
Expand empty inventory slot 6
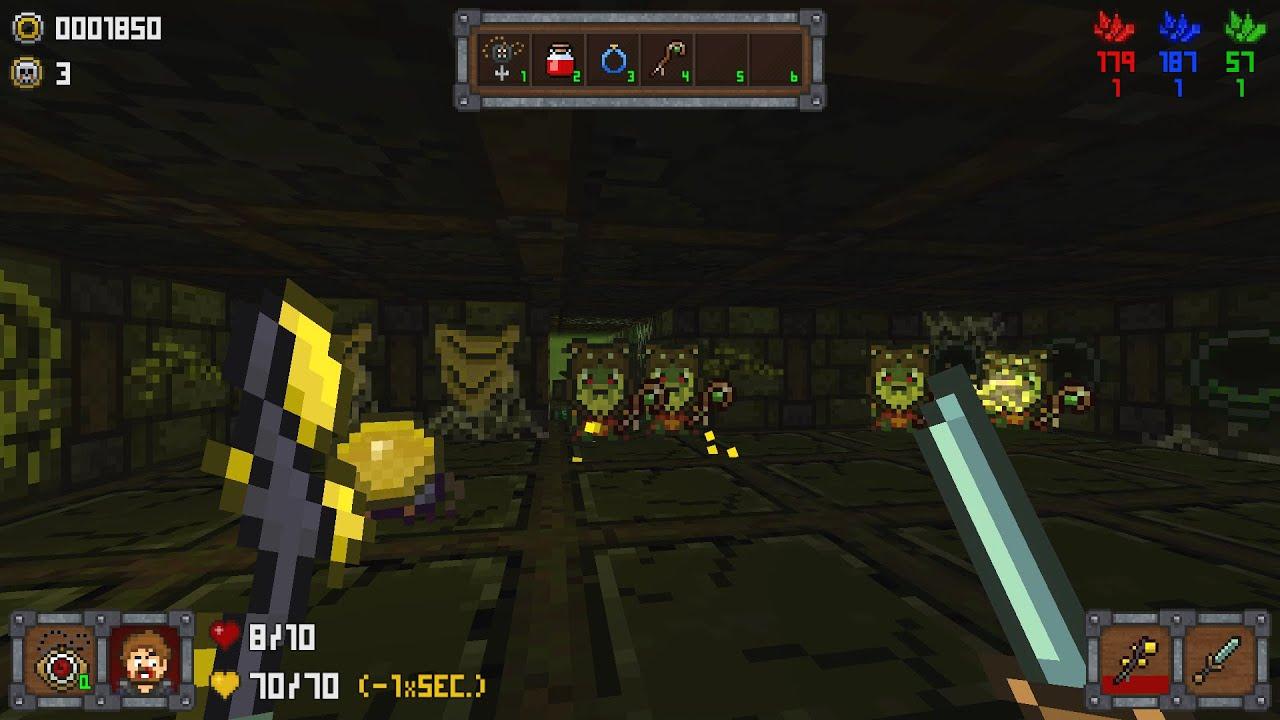pos(775,55)
